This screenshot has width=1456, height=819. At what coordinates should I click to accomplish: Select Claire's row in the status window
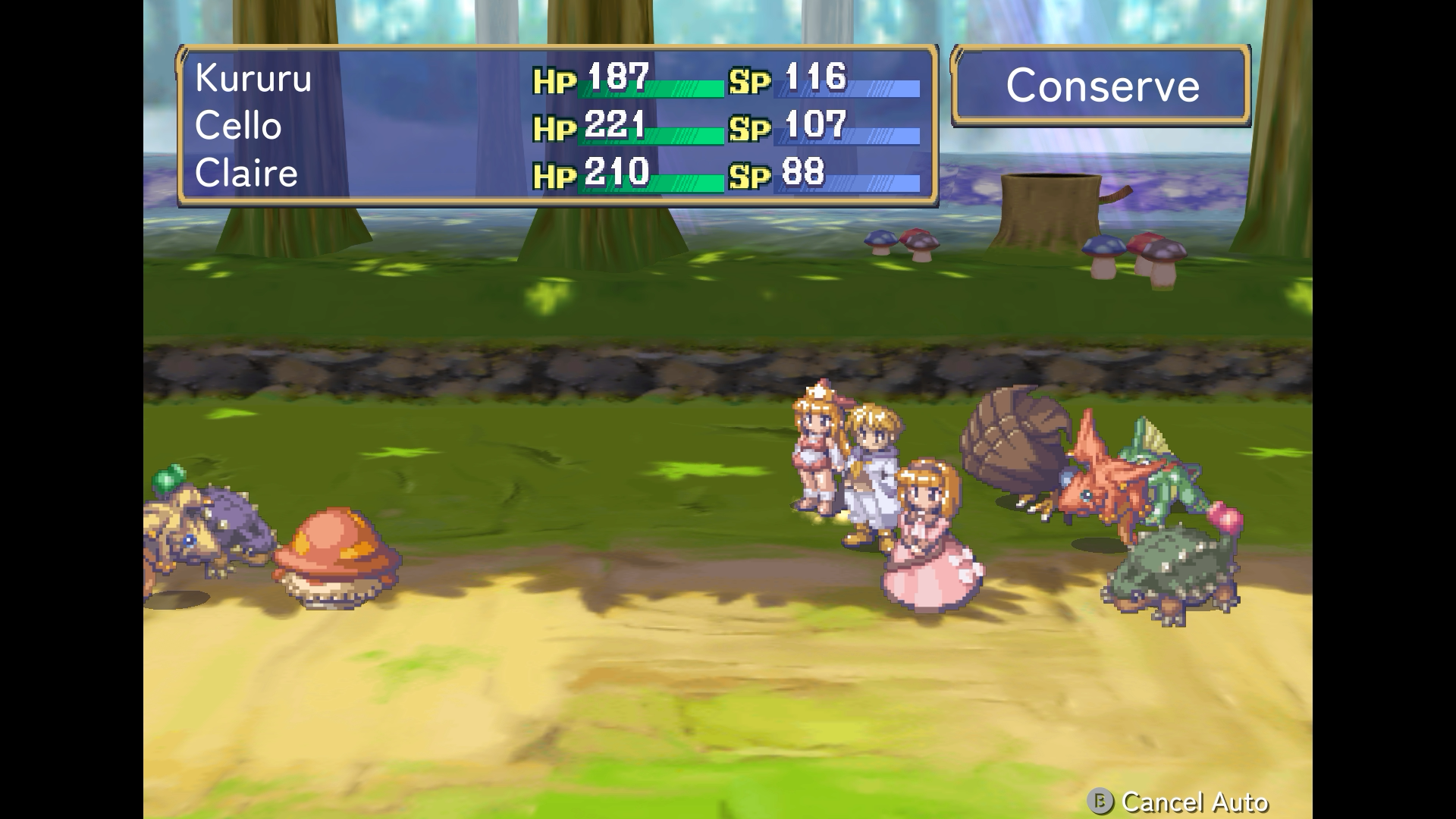click(x=246, y=173)
